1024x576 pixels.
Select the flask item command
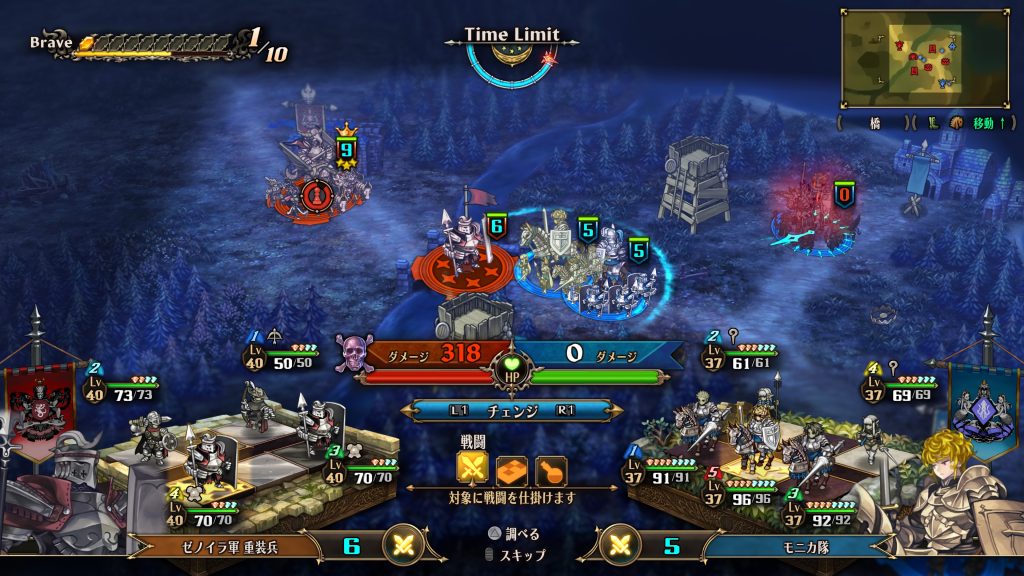point(551,469)
